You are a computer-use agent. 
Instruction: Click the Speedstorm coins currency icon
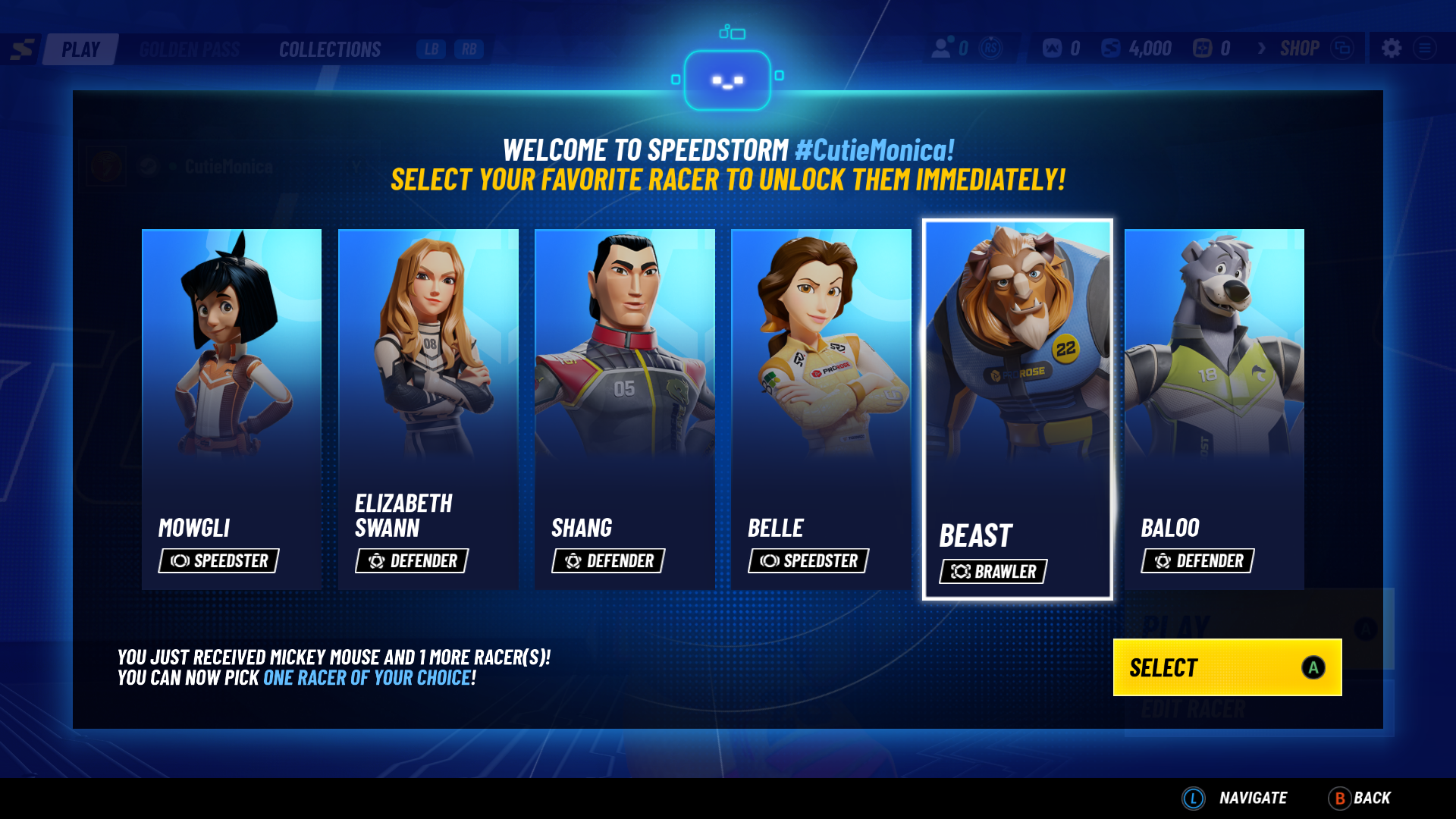coord(1109,48)
